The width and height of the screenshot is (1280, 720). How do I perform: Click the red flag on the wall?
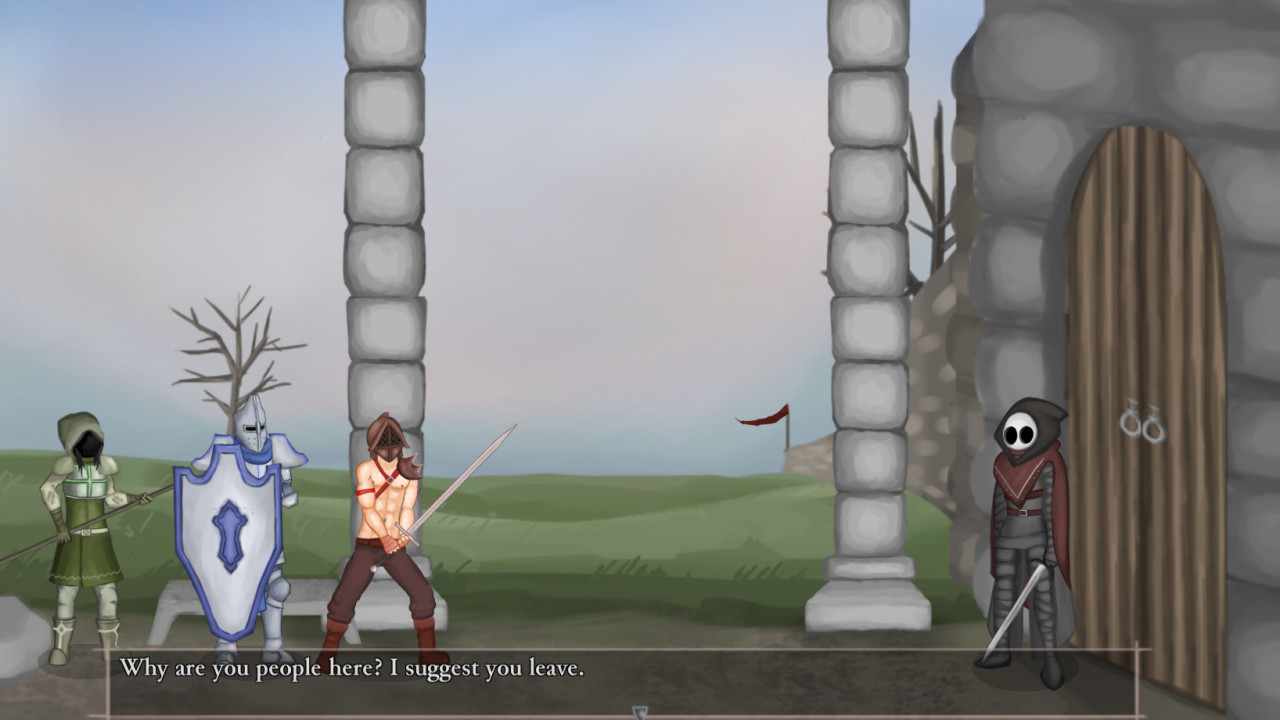point(765,420)
